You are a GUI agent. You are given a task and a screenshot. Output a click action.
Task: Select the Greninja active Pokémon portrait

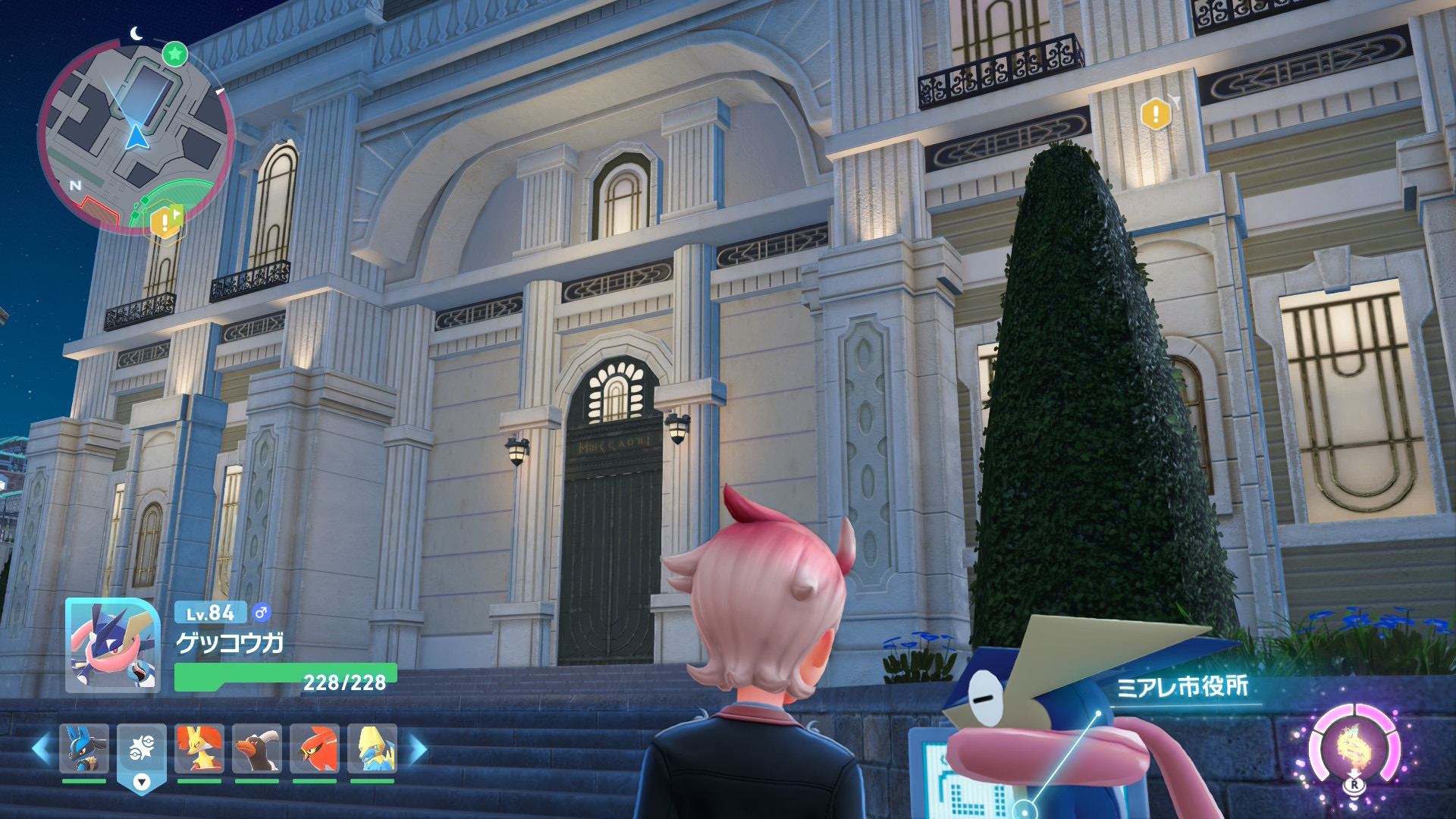[112, 645]
